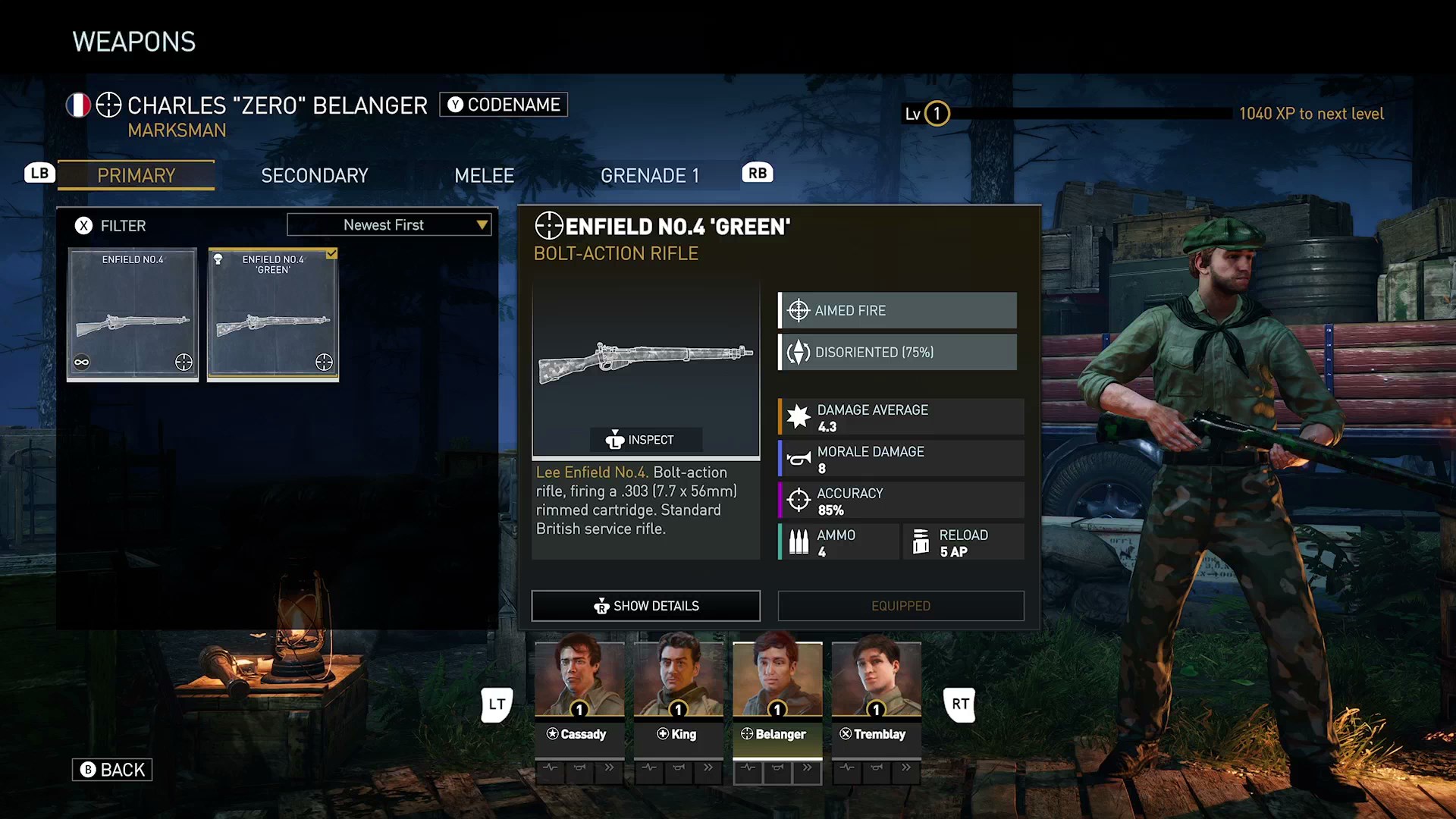Select the Disoriented (75%) effect entry
This screenshot has width=1456, height=819.
[898, 352]
